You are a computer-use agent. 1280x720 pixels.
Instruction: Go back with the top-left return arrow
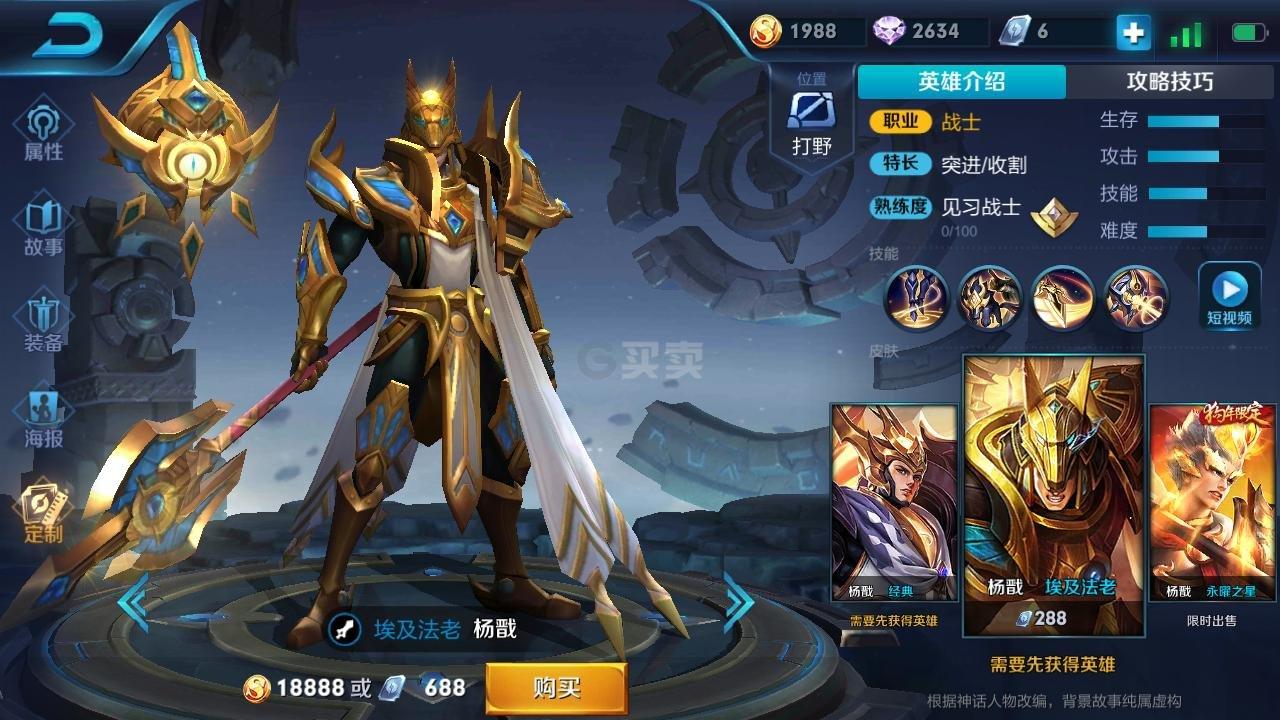[70, 36]
